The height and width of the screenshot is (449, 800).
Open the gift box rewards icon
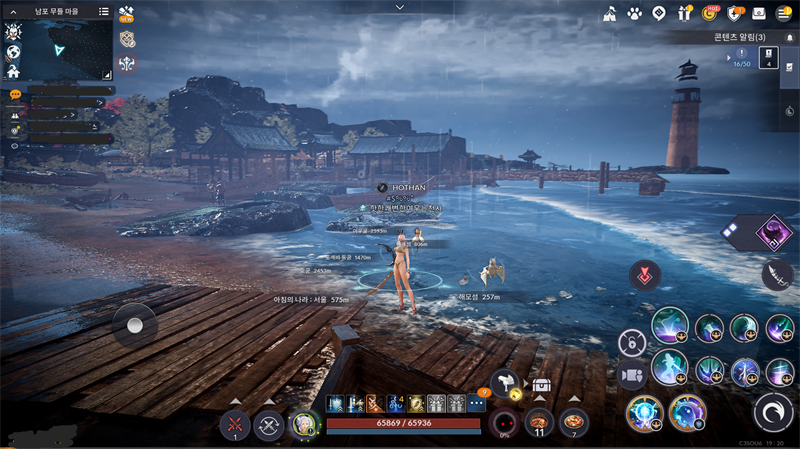coord(685,13)
